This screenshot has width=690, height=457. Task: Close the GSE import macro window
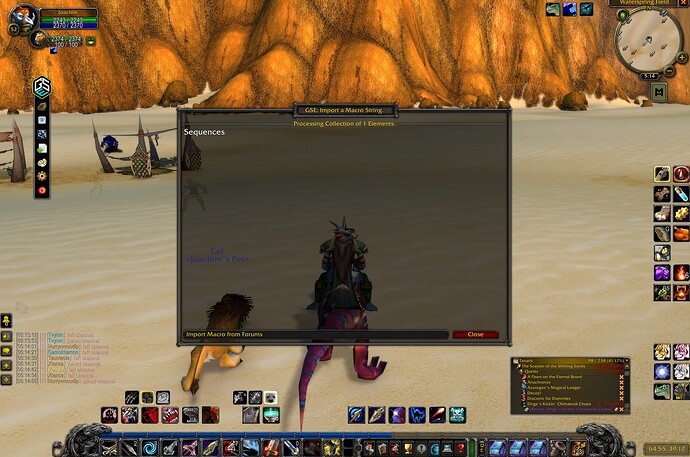475,334
